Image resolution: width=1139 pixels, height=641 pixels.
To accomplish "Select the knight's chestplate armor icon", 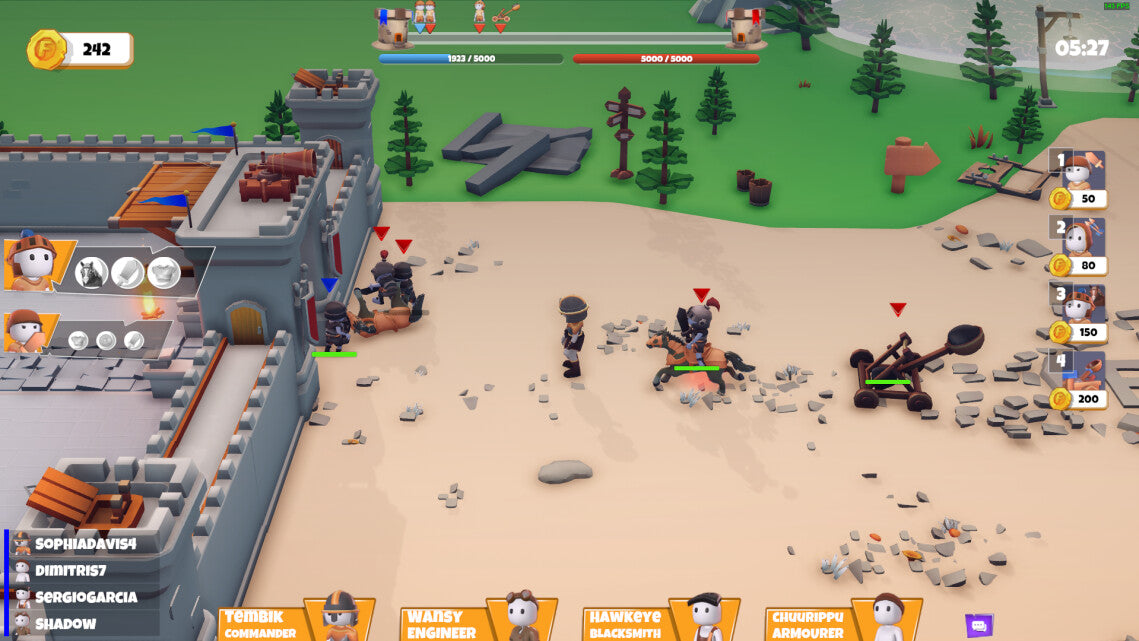I will (164, 272).
